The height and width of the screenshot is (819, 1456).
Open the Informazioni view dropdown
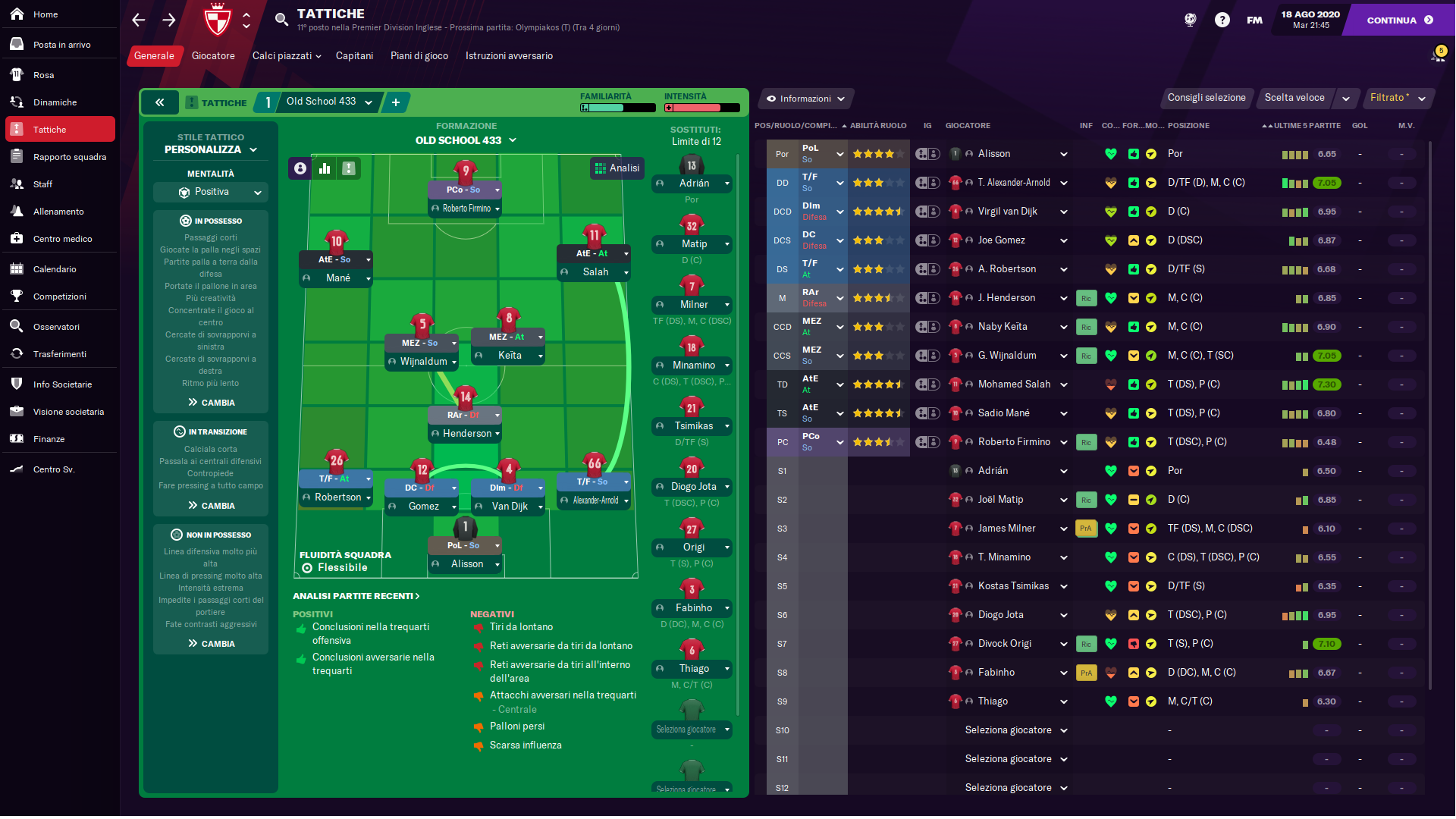805,99
